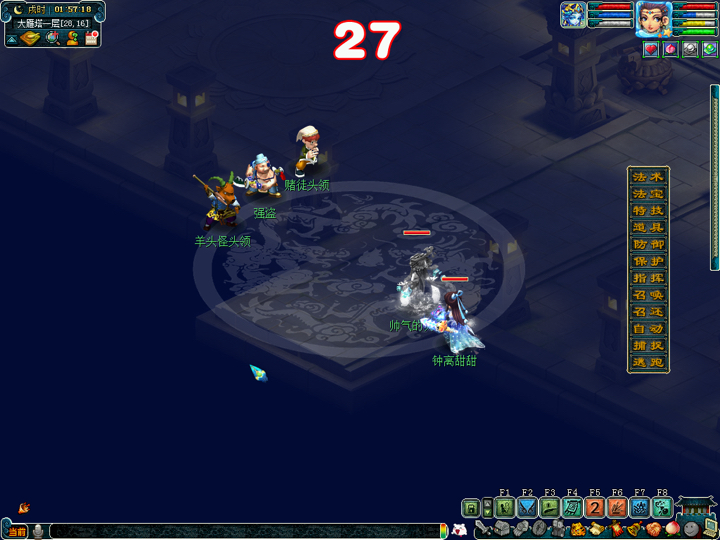Choose 法术 in the battle command menu
720x540 pixels.
(x=648, y=176)
